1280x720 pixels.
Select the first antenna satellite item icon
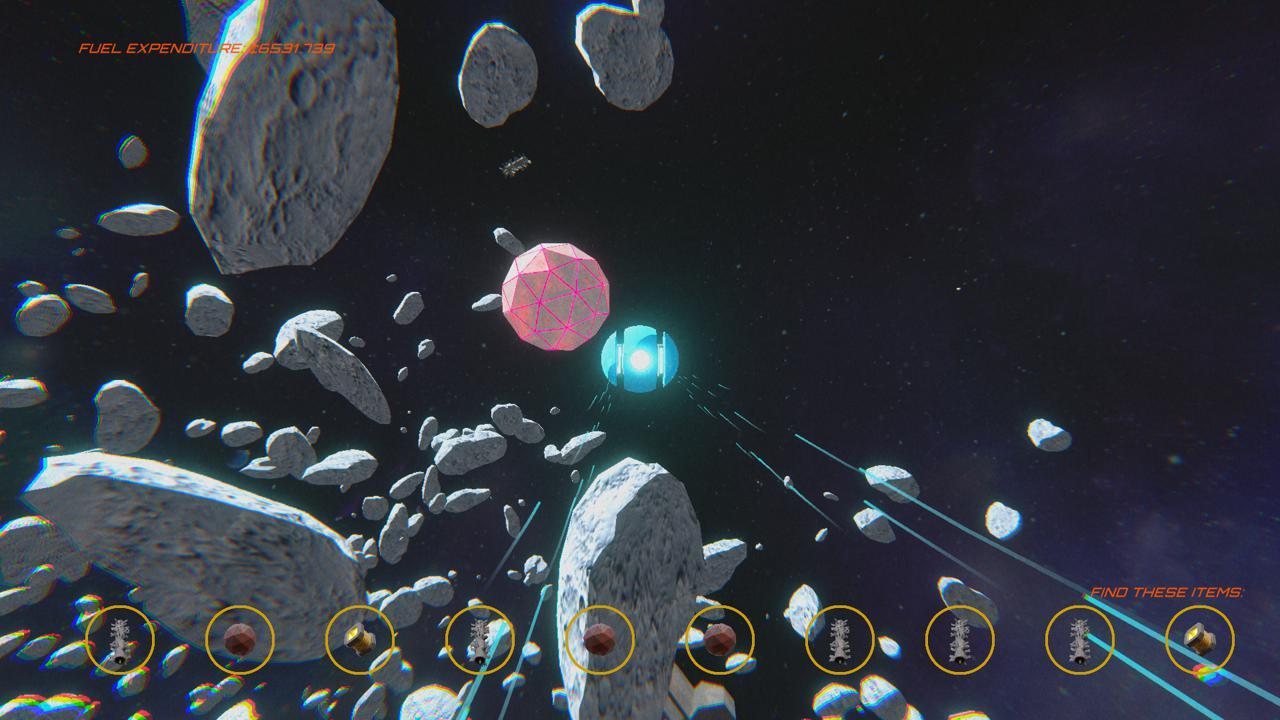[x=120, y=640]
